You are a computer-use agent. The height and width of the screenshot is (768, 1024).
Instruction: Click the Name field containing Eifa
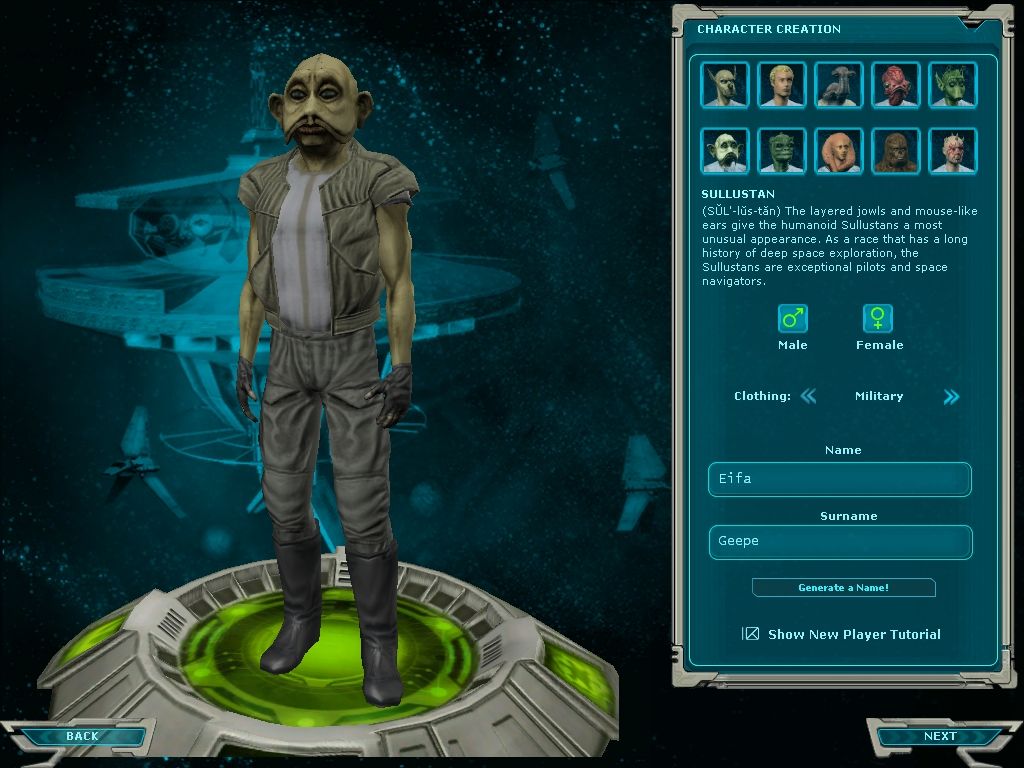click(x=840, y=479)
